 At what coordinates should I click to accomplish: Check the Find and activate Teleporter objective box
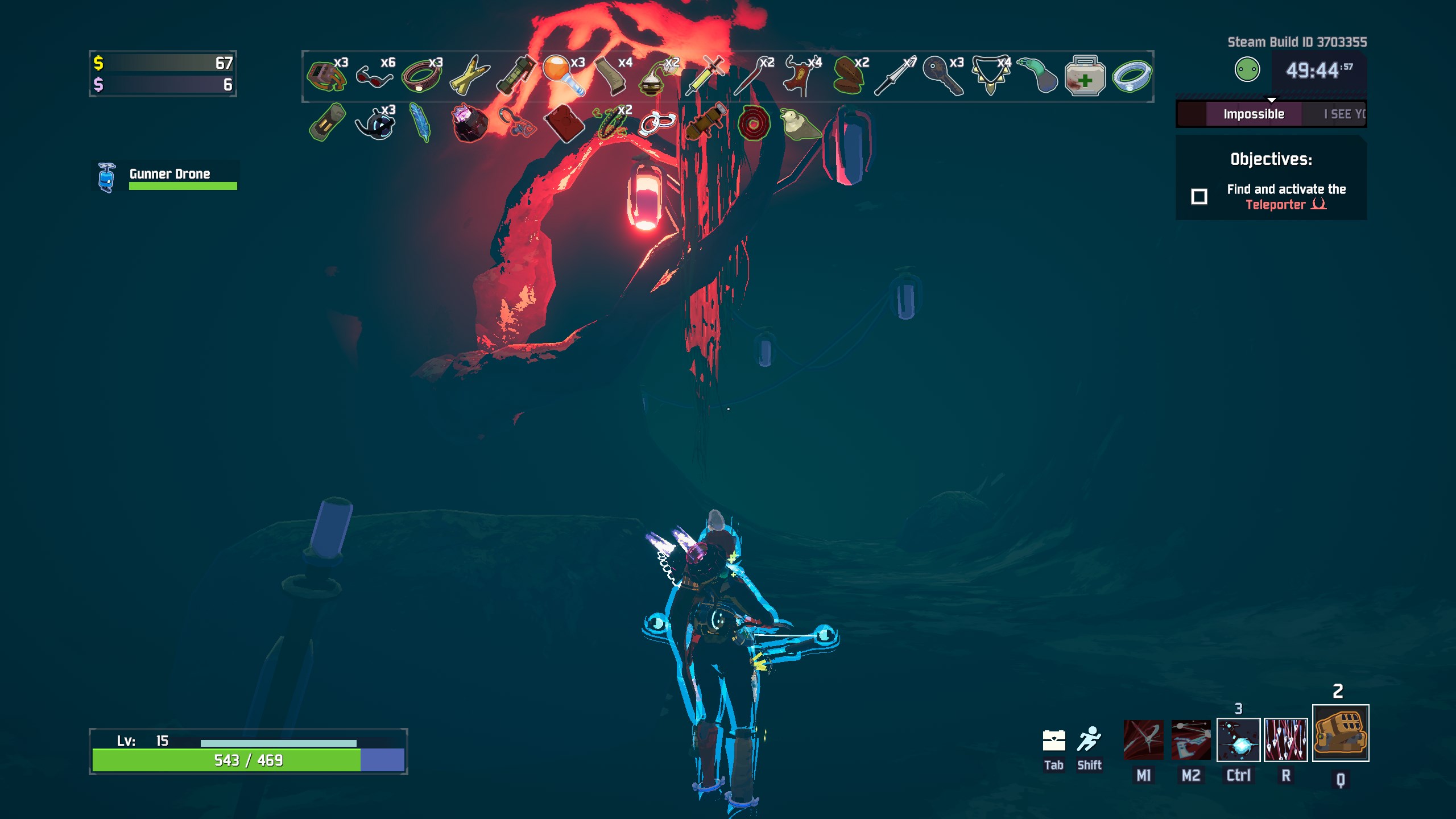click(1201, 196)
